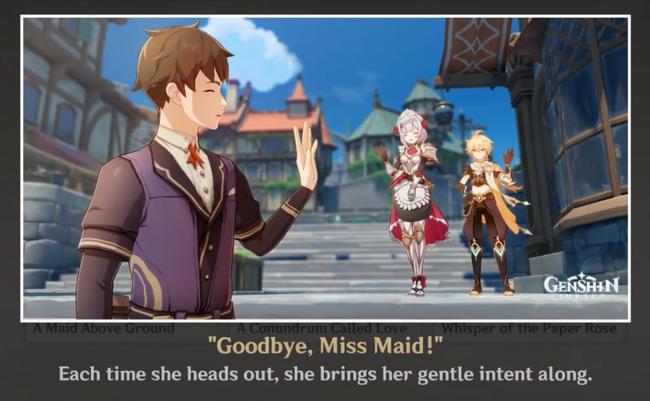Open Whisper of the Paper Rose tab

point(529,328)
